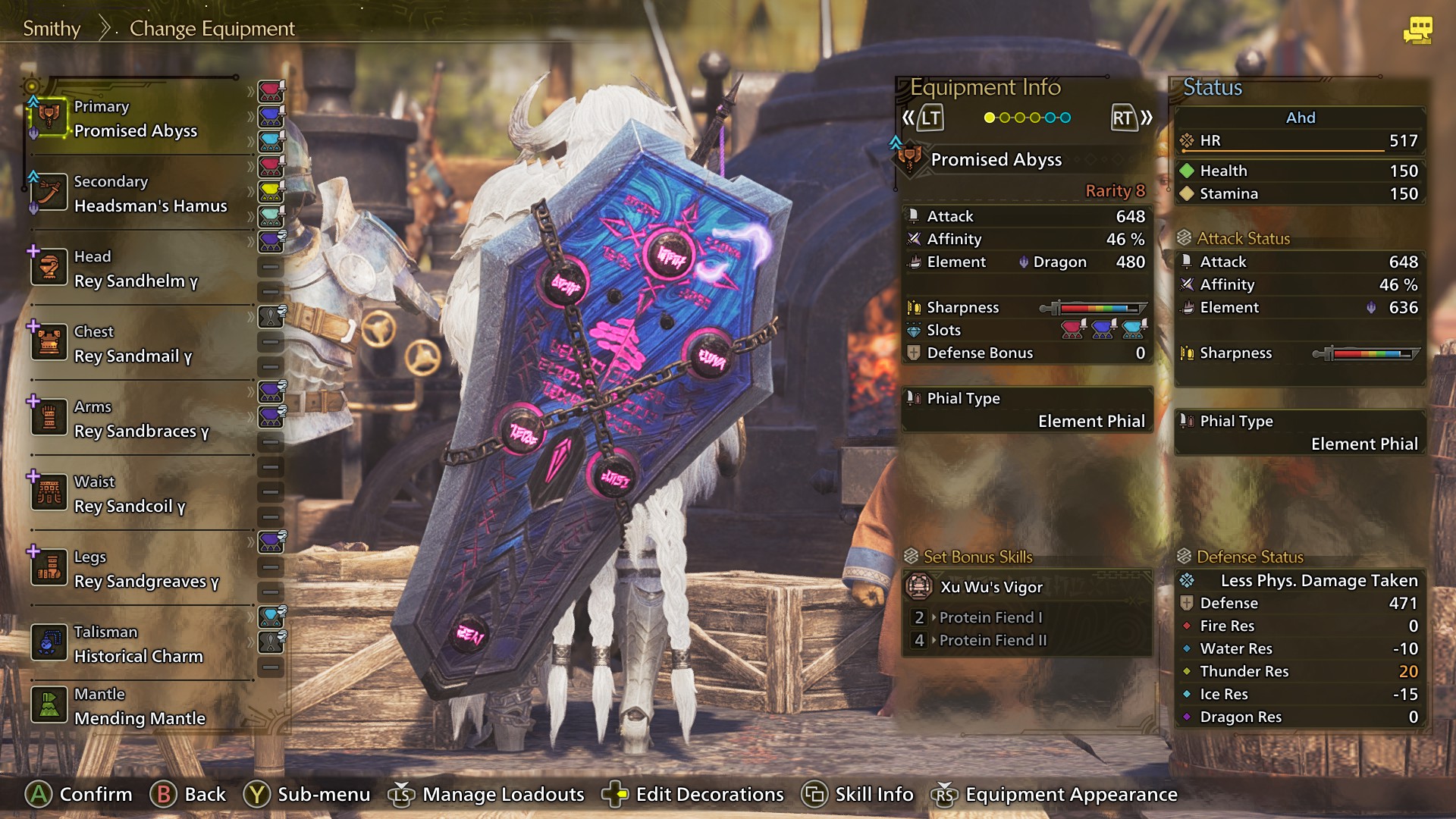Open the Sub-menu option
This screenshot has width=1456, height=819.
307,794
